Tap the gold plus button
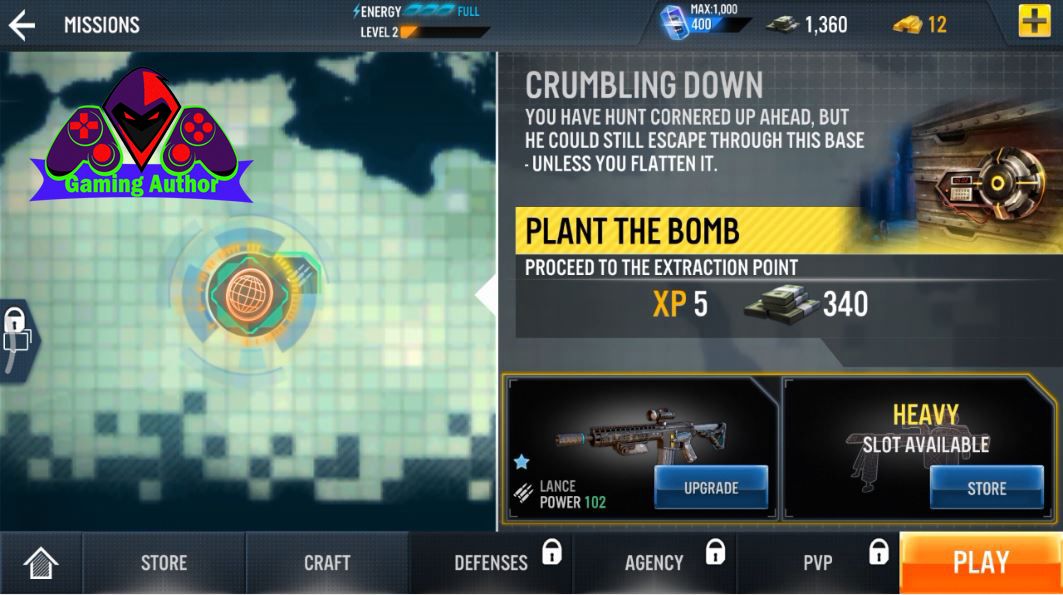The height and width of the screenshot is (595, 1063). point(1034,22)
